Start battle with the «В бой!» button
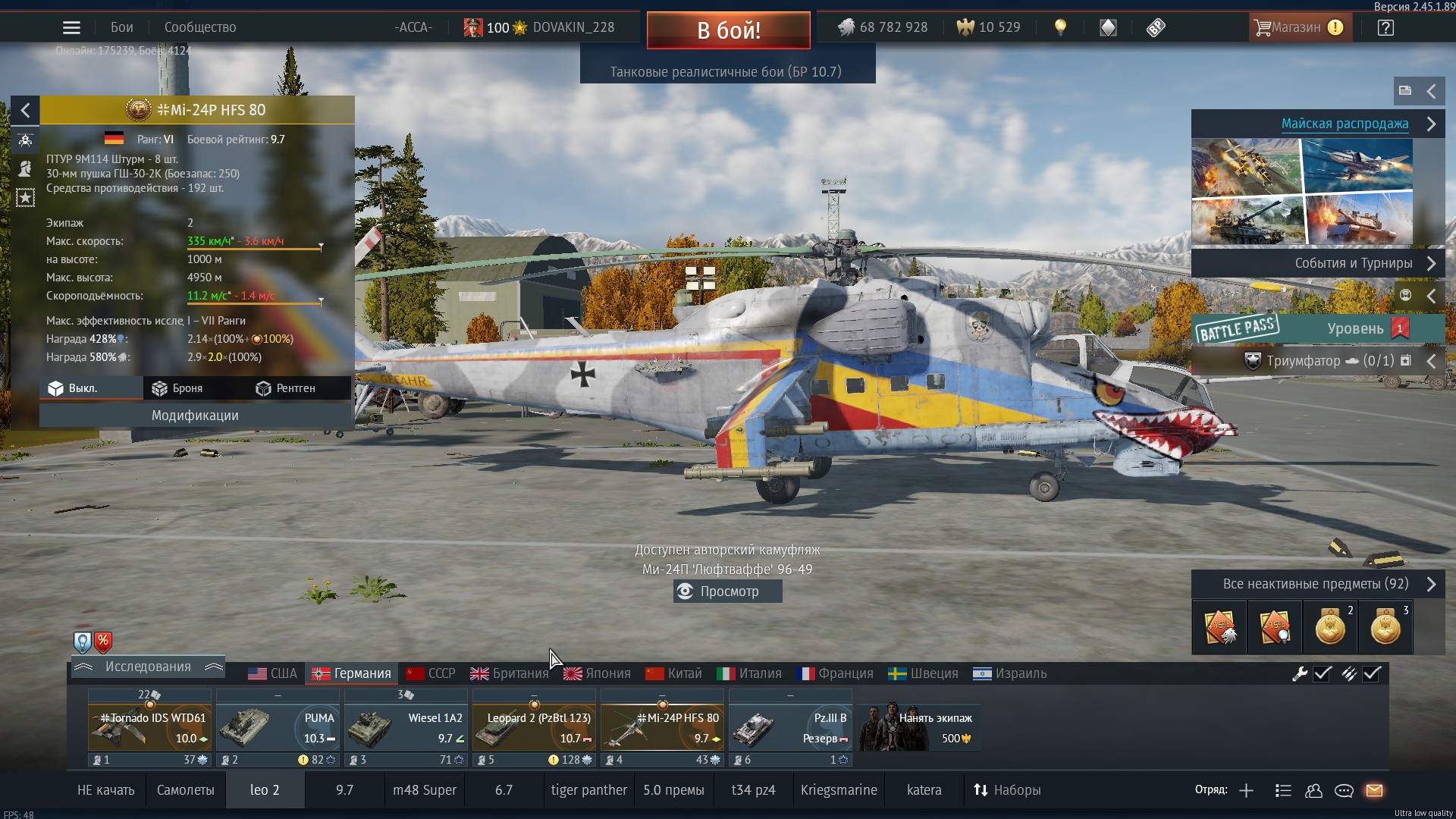This screenshot has height=819, width=1456. (x=728, y=30)
